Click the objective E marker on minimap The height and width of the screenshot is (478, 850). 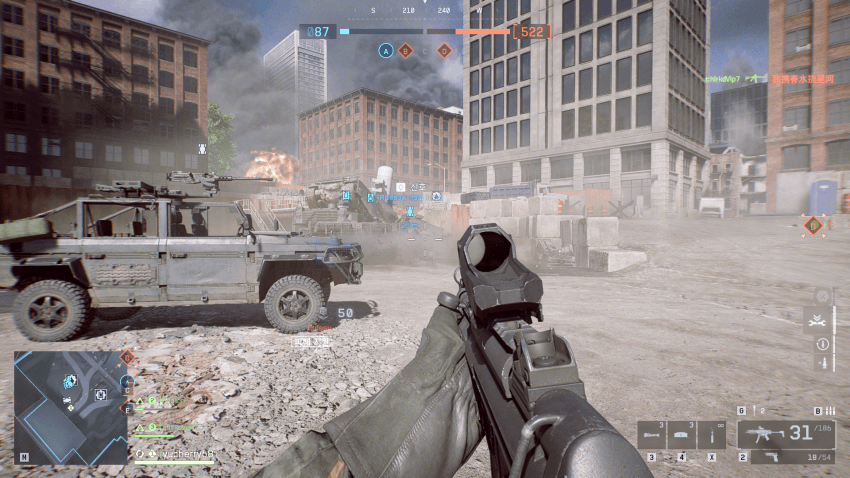tap(128, 408)
